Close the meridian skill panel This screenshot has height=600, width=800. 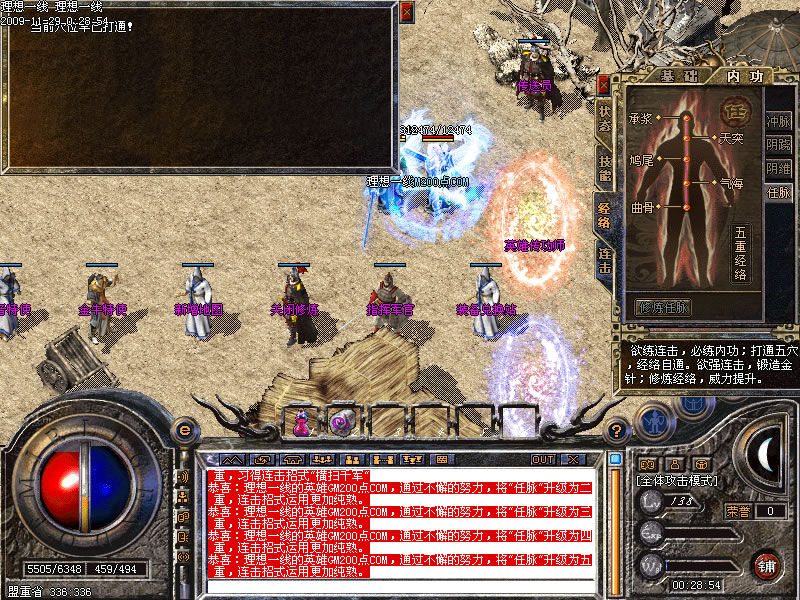point(604,85)
